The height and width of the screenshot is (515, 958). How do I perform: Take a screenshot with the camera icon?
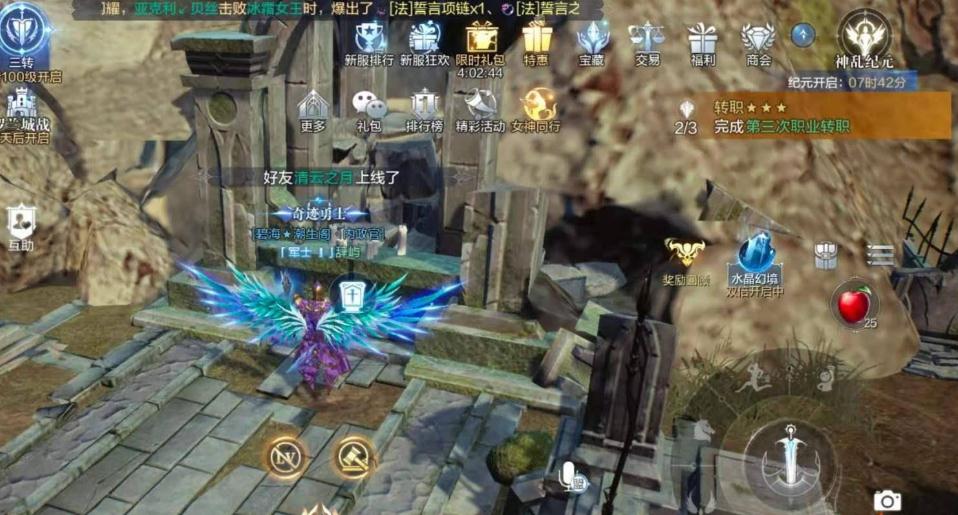click(x=886, y=500)
